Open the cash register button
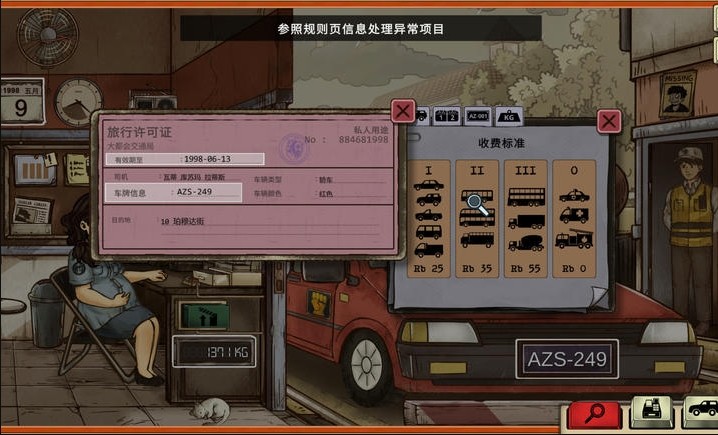This screenshot has width=718, height=435. click(x=651, y=412)
